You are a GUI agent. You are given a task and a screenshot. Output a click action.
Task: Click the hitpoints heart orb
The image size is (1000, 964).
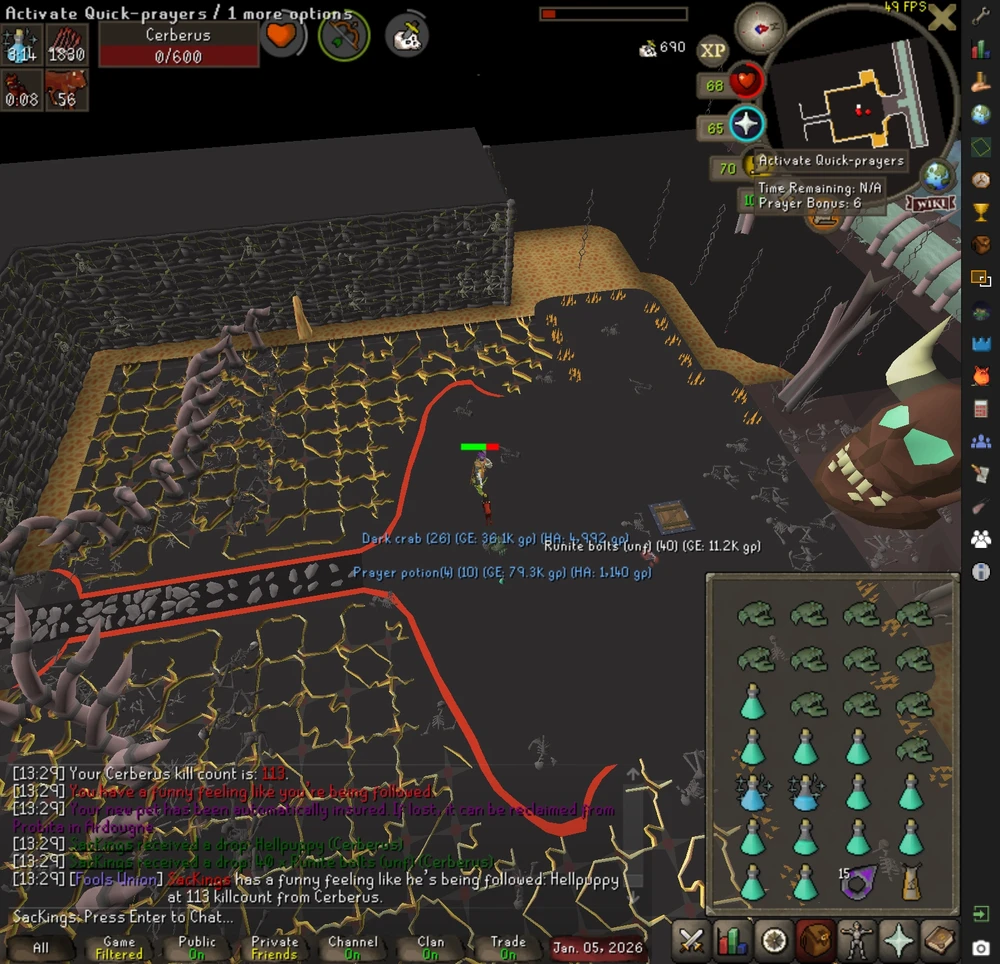coord(746,83)
